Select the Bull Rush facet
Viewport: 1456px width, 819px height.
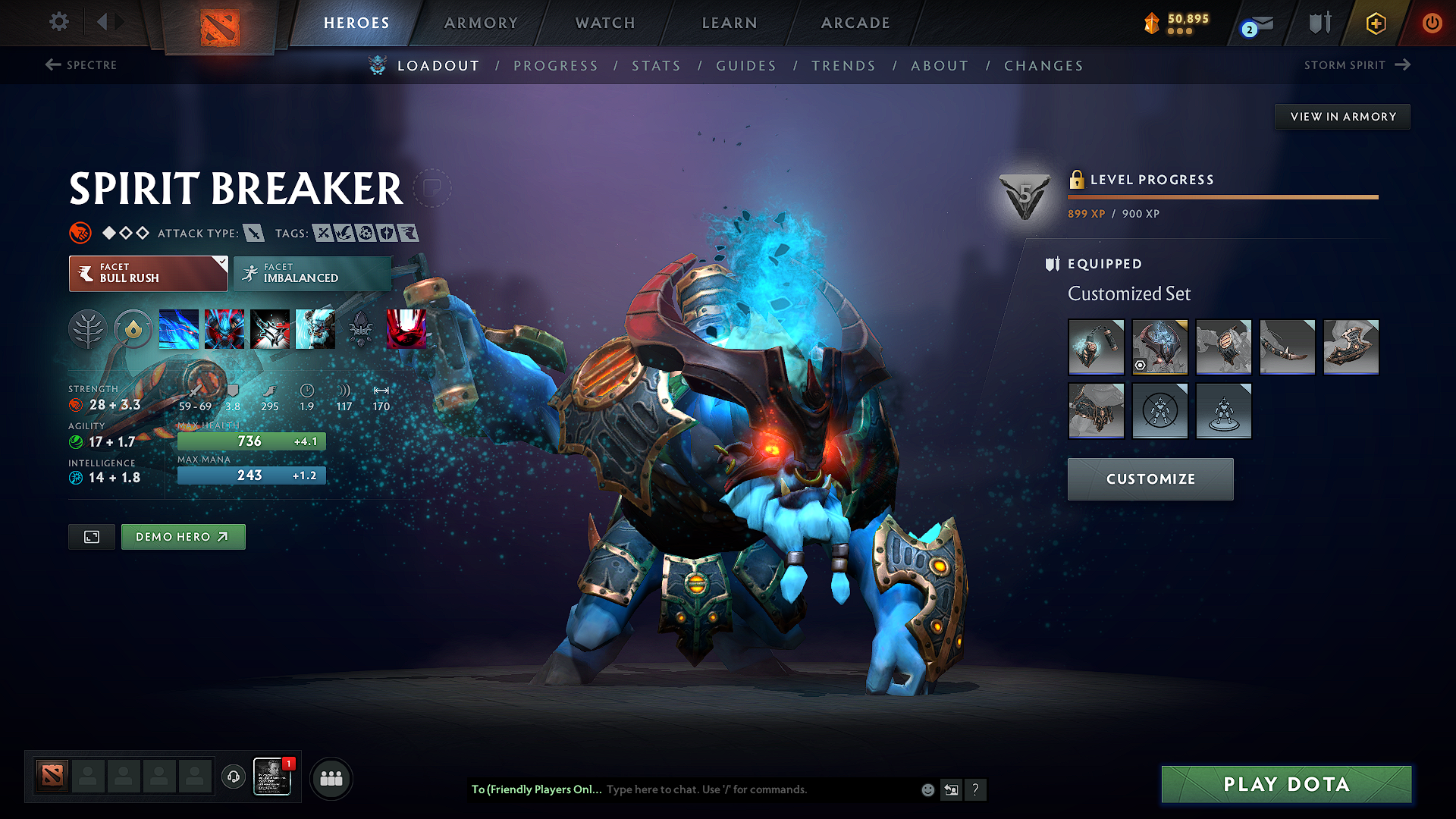[x=148, y=273]
